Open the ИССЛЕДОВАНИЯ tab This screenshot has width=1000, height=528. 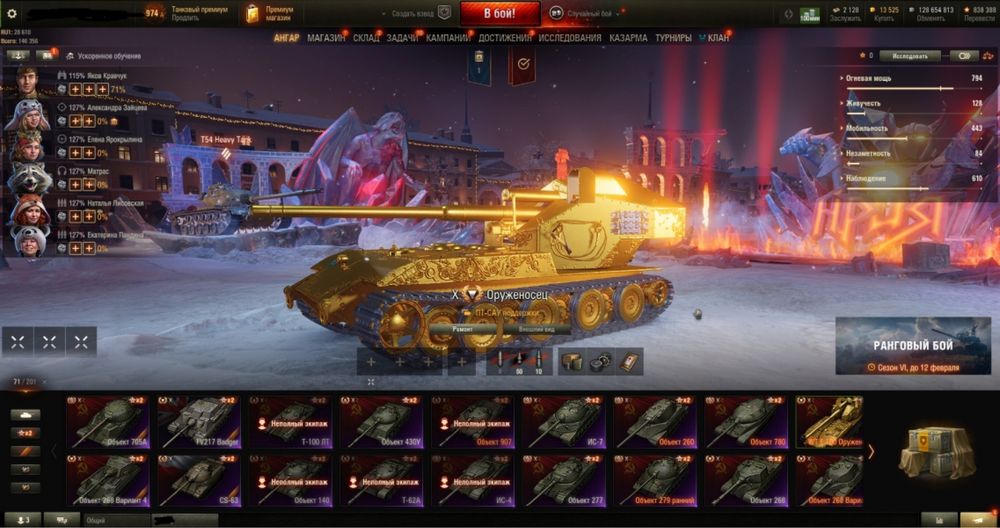point(570,38)
